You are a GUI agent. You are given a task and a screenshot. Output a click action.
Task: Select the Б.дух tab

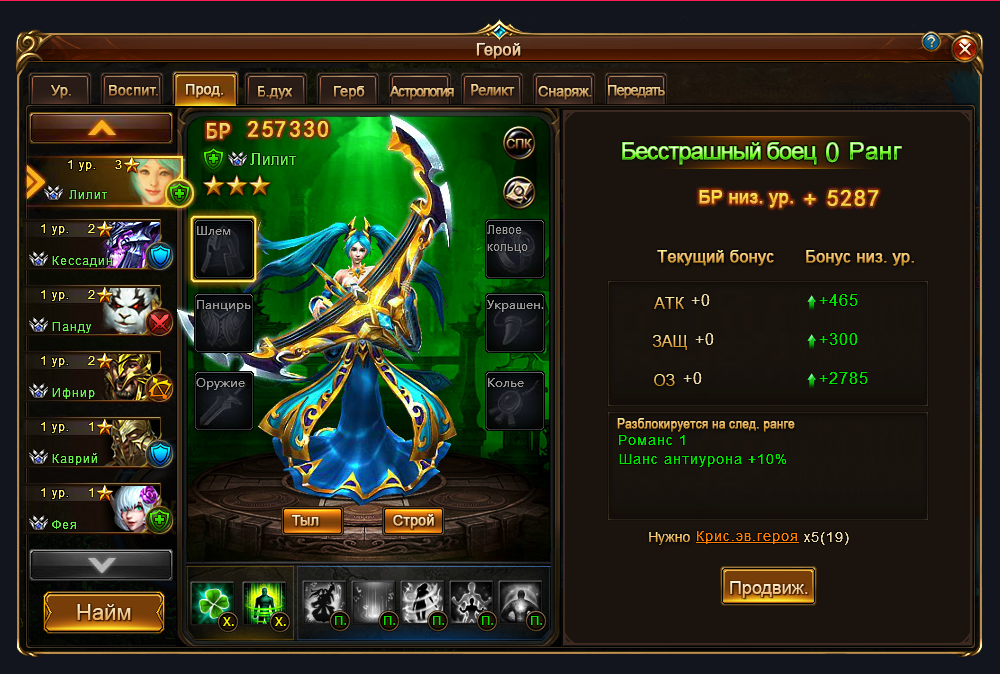click(274, 90)
